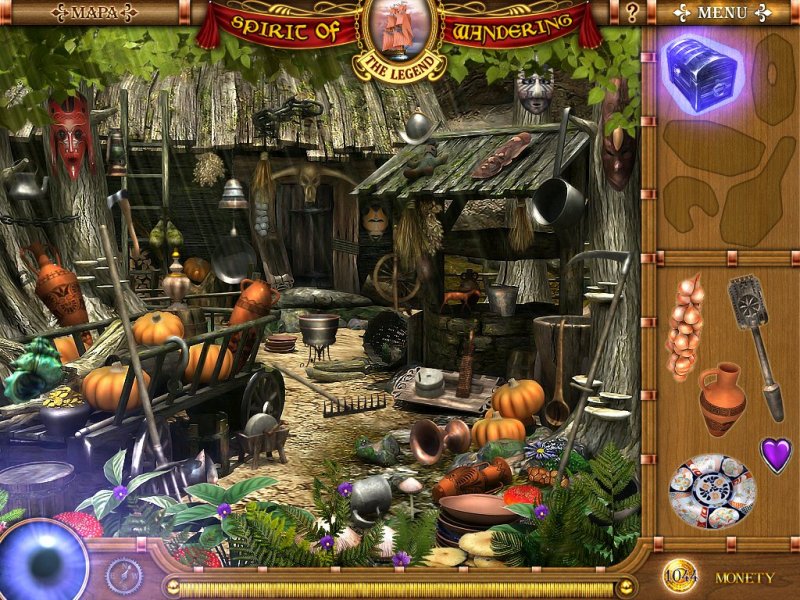Pick the purple heart gem item
This screenshot has width=800, height=600.
[x=775, y=454]
